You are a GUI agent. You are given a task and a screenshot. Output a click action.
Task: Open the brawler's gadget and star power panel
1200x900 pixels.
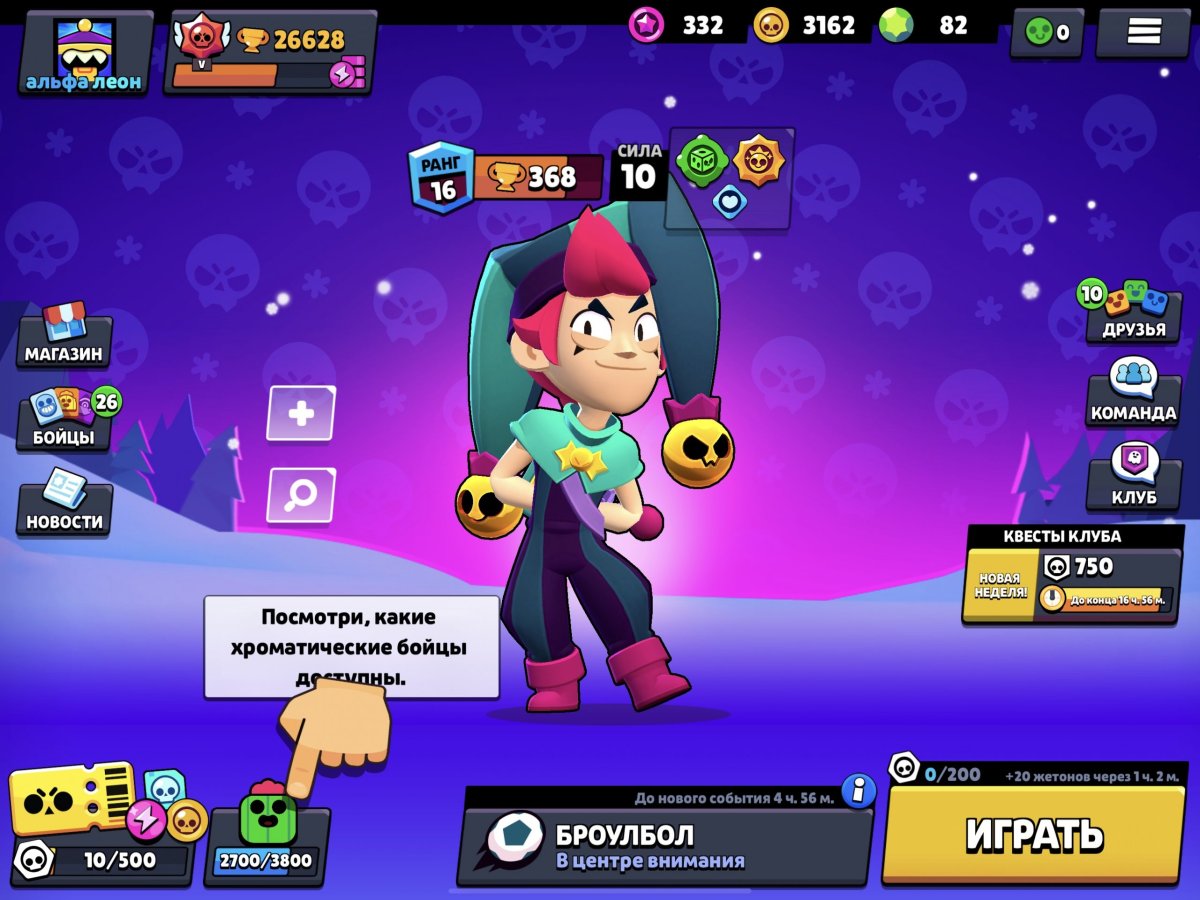pos(730,177)
